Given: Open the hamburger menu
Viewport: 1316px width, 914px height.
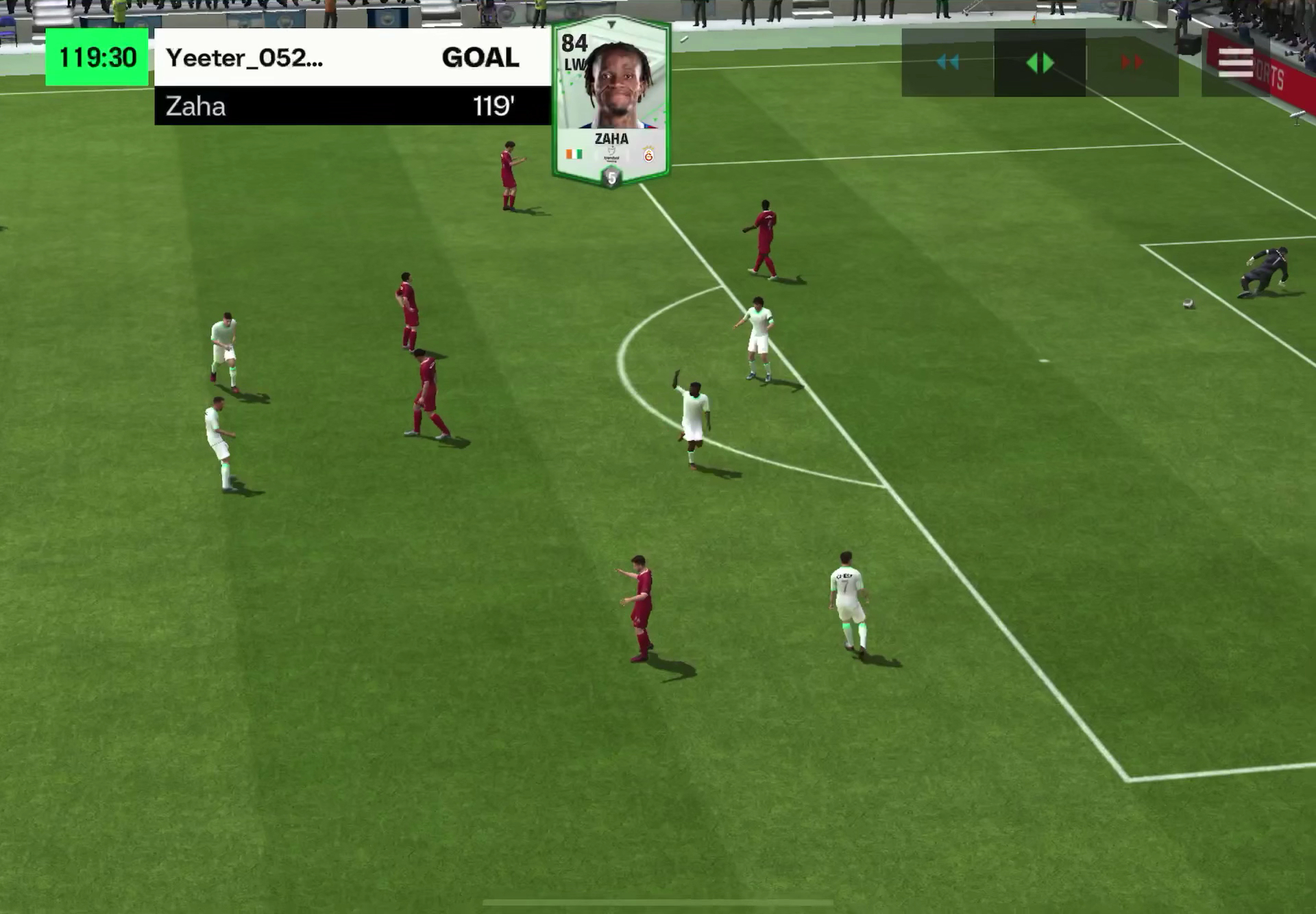Looking at the screenshot, I should [x=1235, y=63].
